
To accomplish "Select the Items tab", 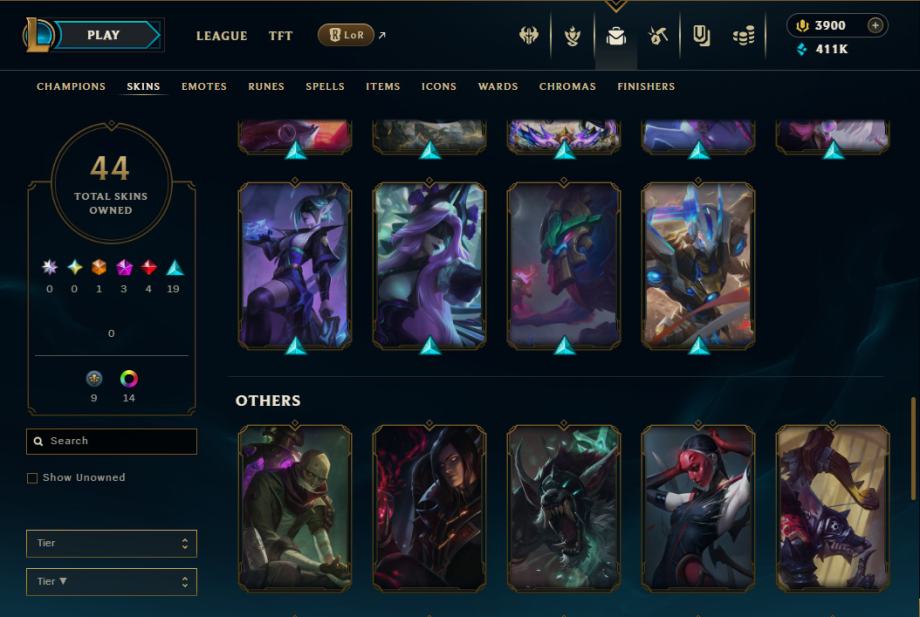I will tap(383, 87).
